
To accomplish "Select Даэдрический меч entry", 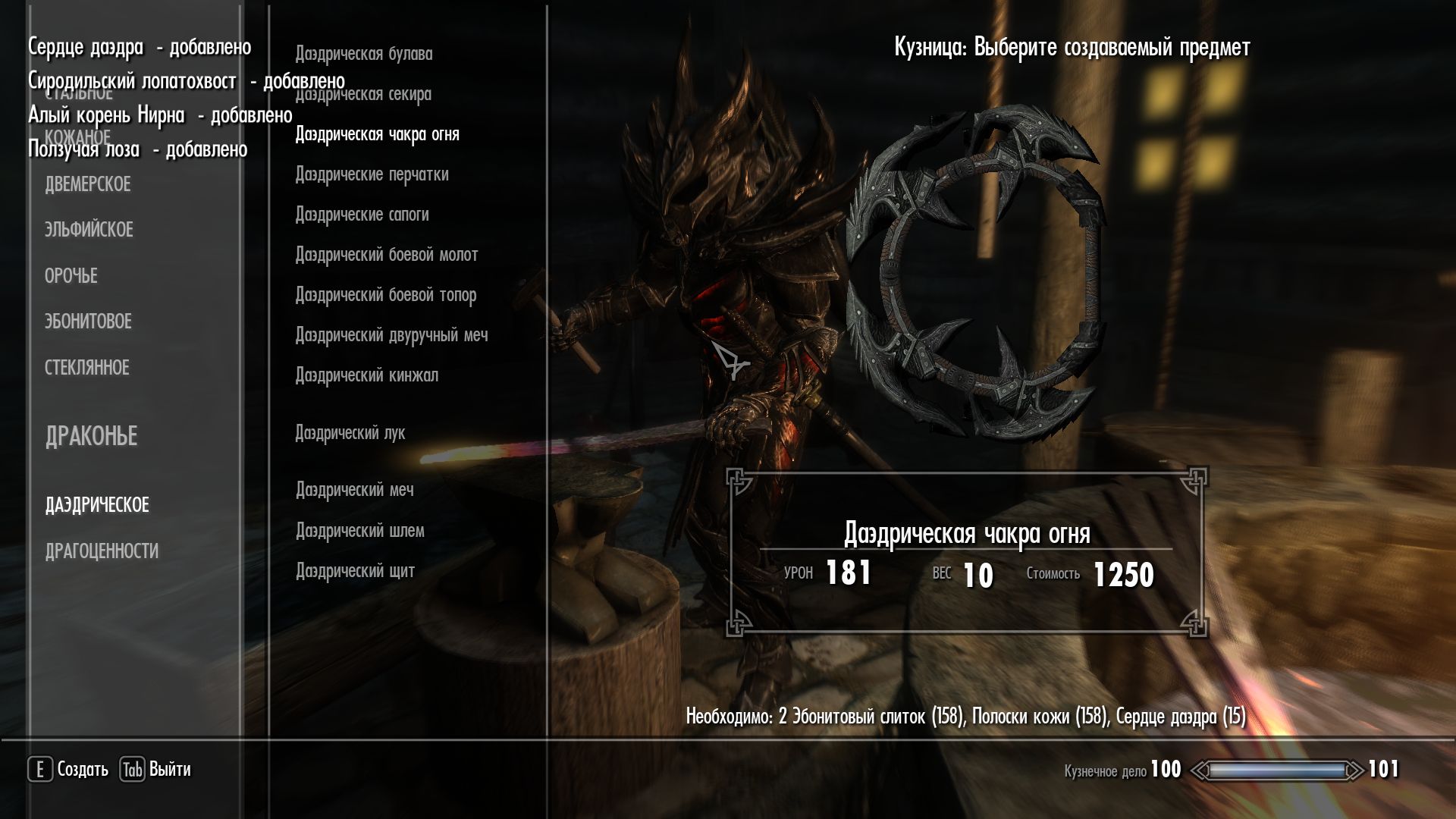I will (x=354, y=490).
